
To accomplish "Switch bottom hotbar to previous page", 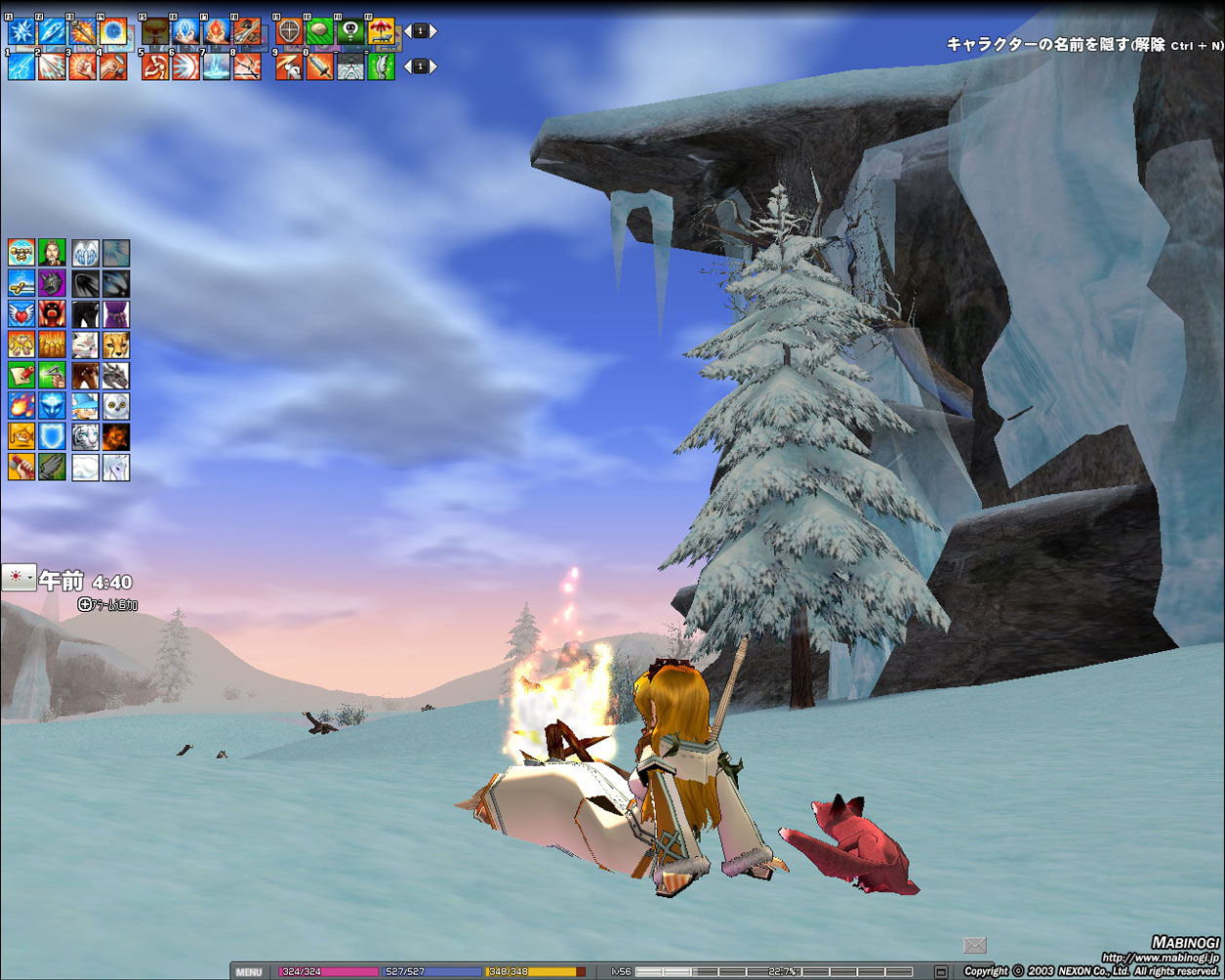I will coord(408,66).
